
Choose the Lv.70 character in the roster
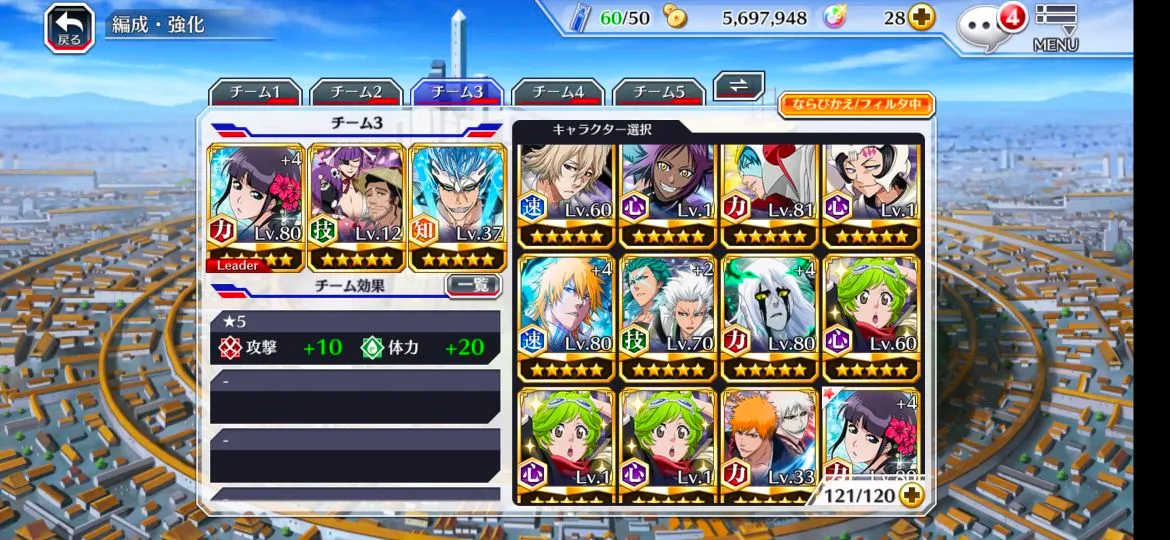668,317
